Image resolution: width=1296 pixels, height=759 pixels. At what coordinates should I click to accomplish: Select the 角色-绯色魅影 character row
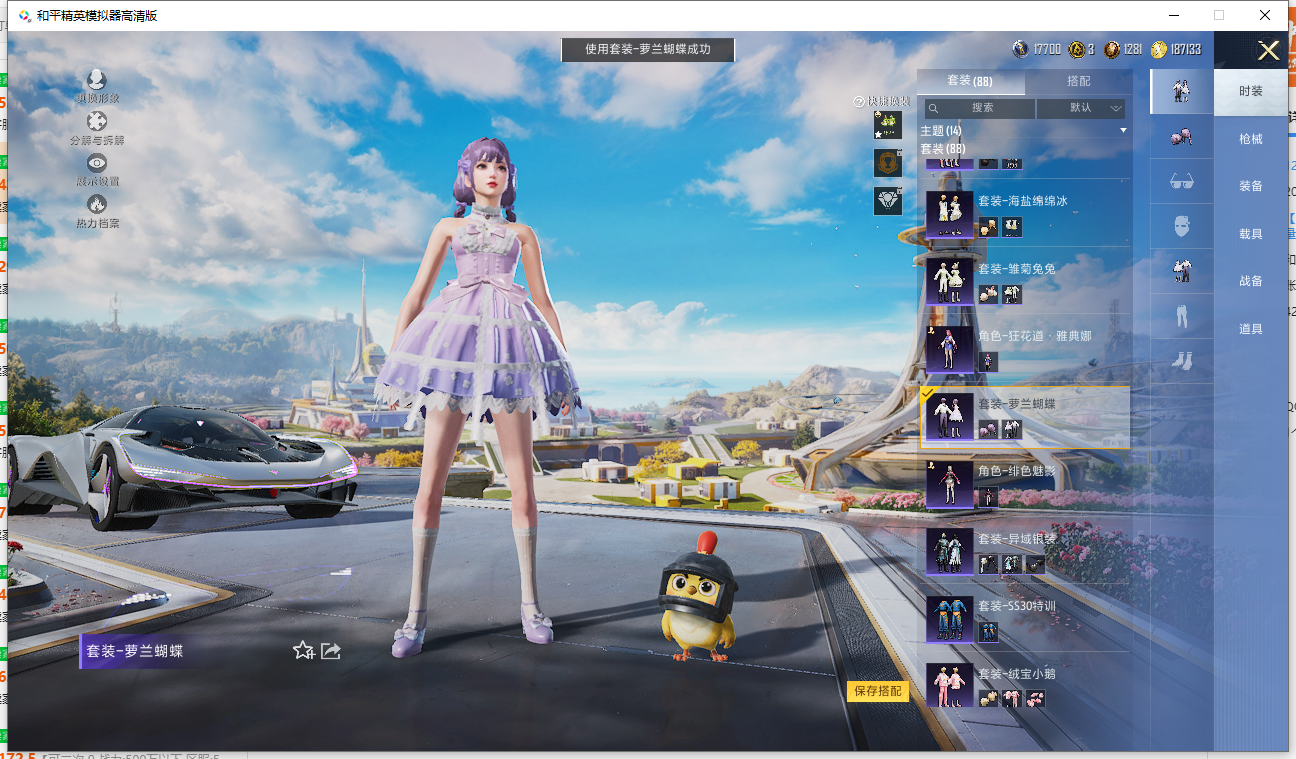coord(1023,483)
